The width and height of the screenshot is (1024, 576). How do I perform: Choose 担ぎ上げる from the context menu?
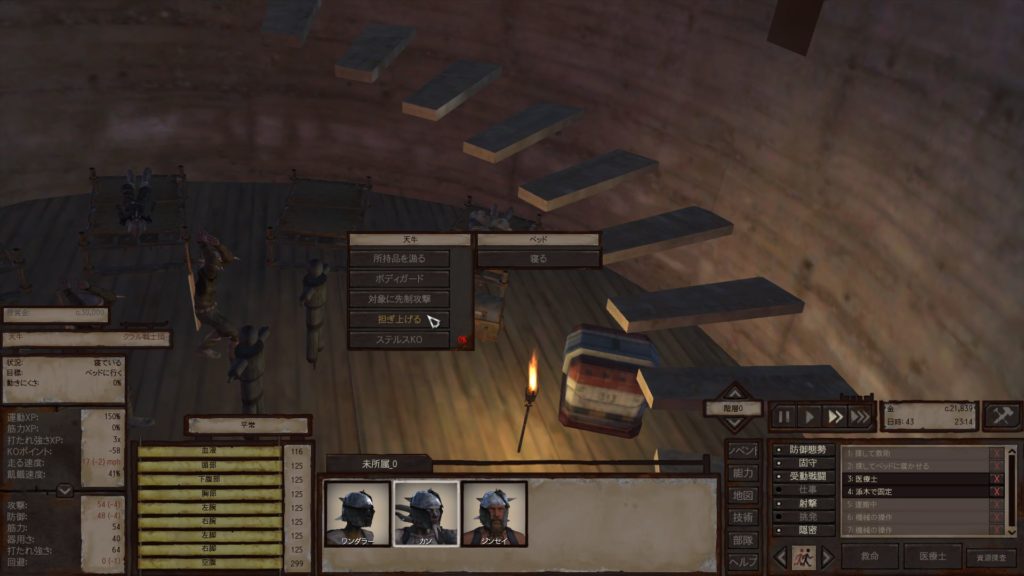click(x=400, y=319)
